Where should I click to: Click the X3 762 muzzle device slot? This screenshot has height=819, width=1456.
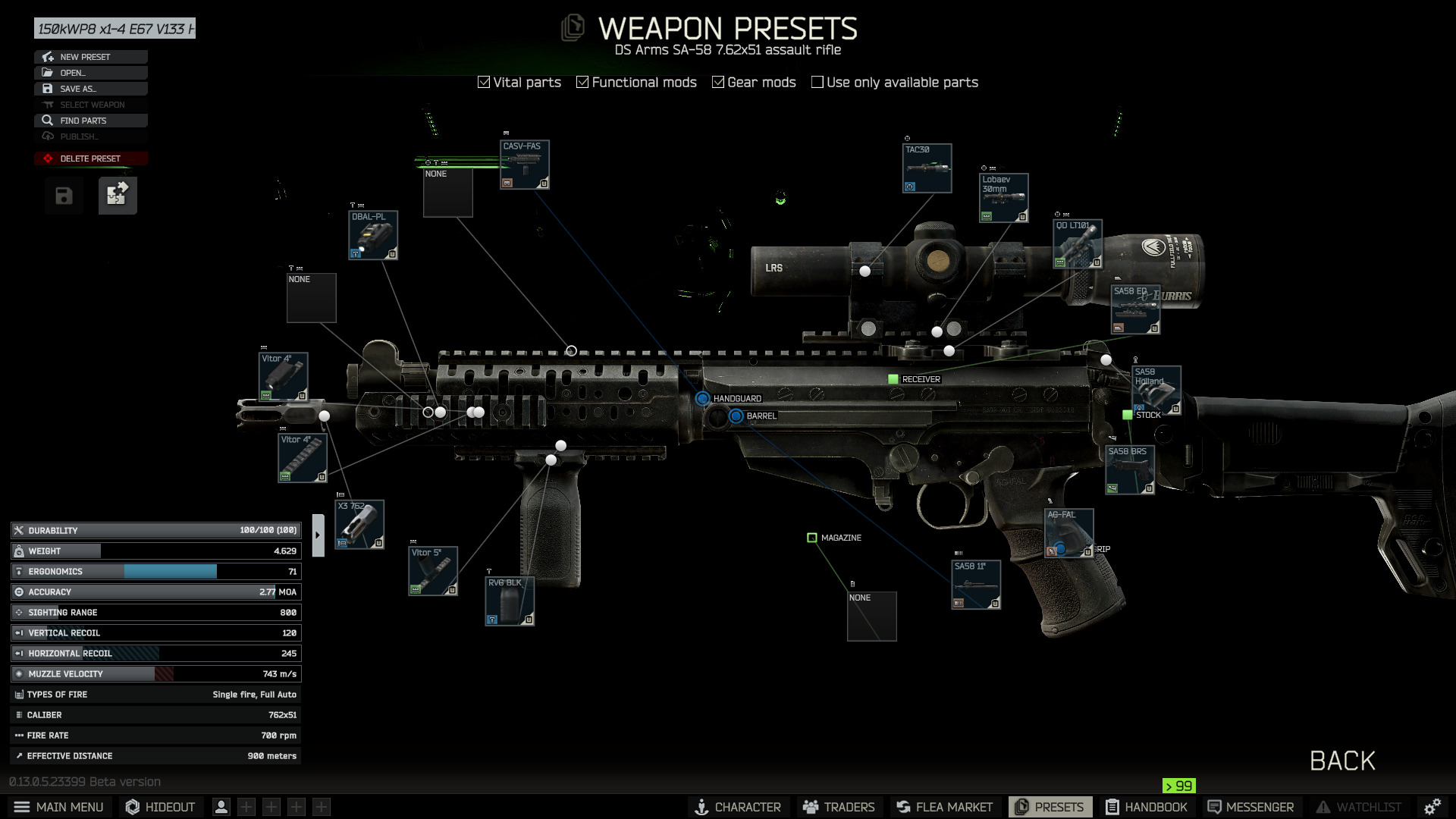click(359, 524)
